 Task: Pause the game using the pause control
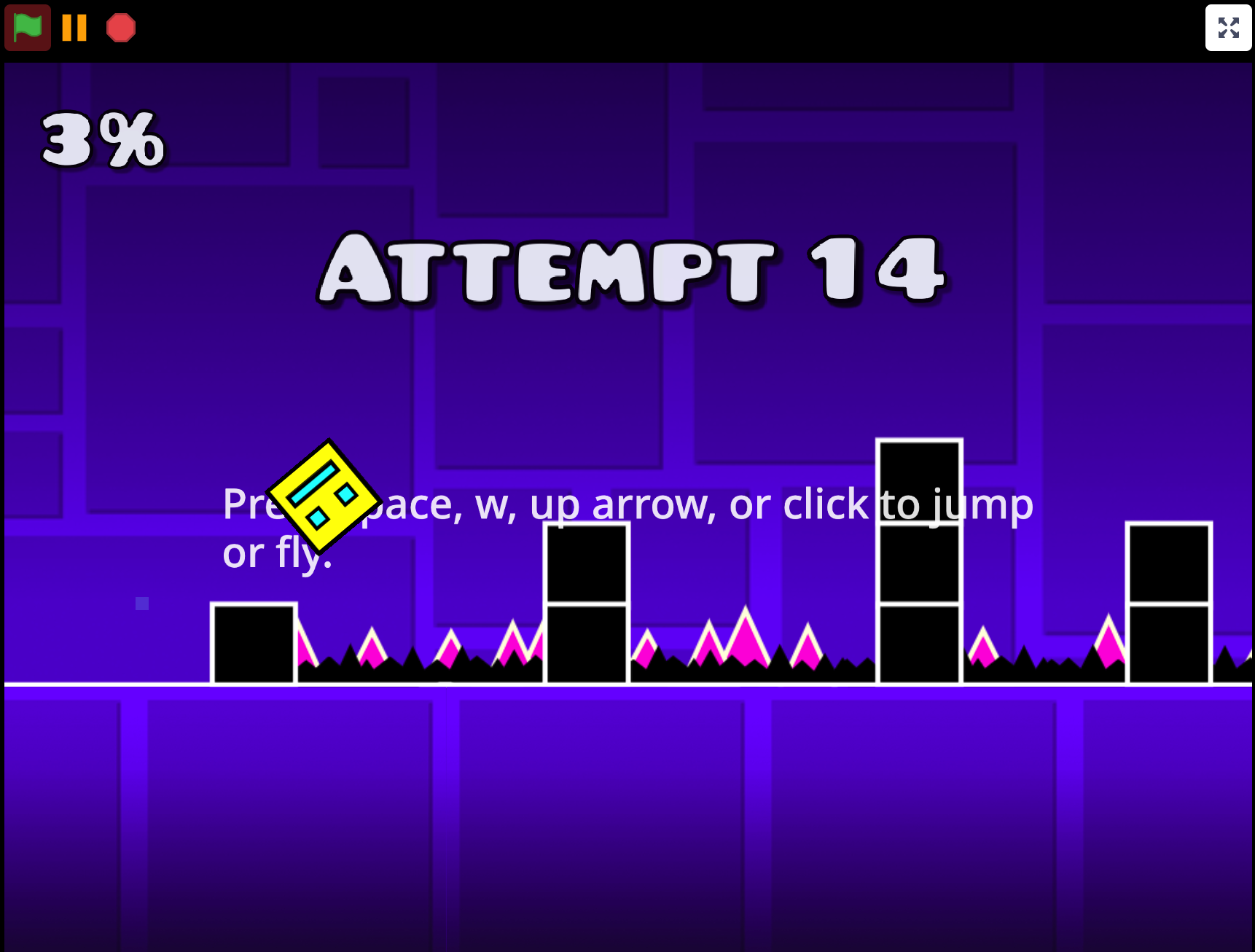[x=74, y=28]
